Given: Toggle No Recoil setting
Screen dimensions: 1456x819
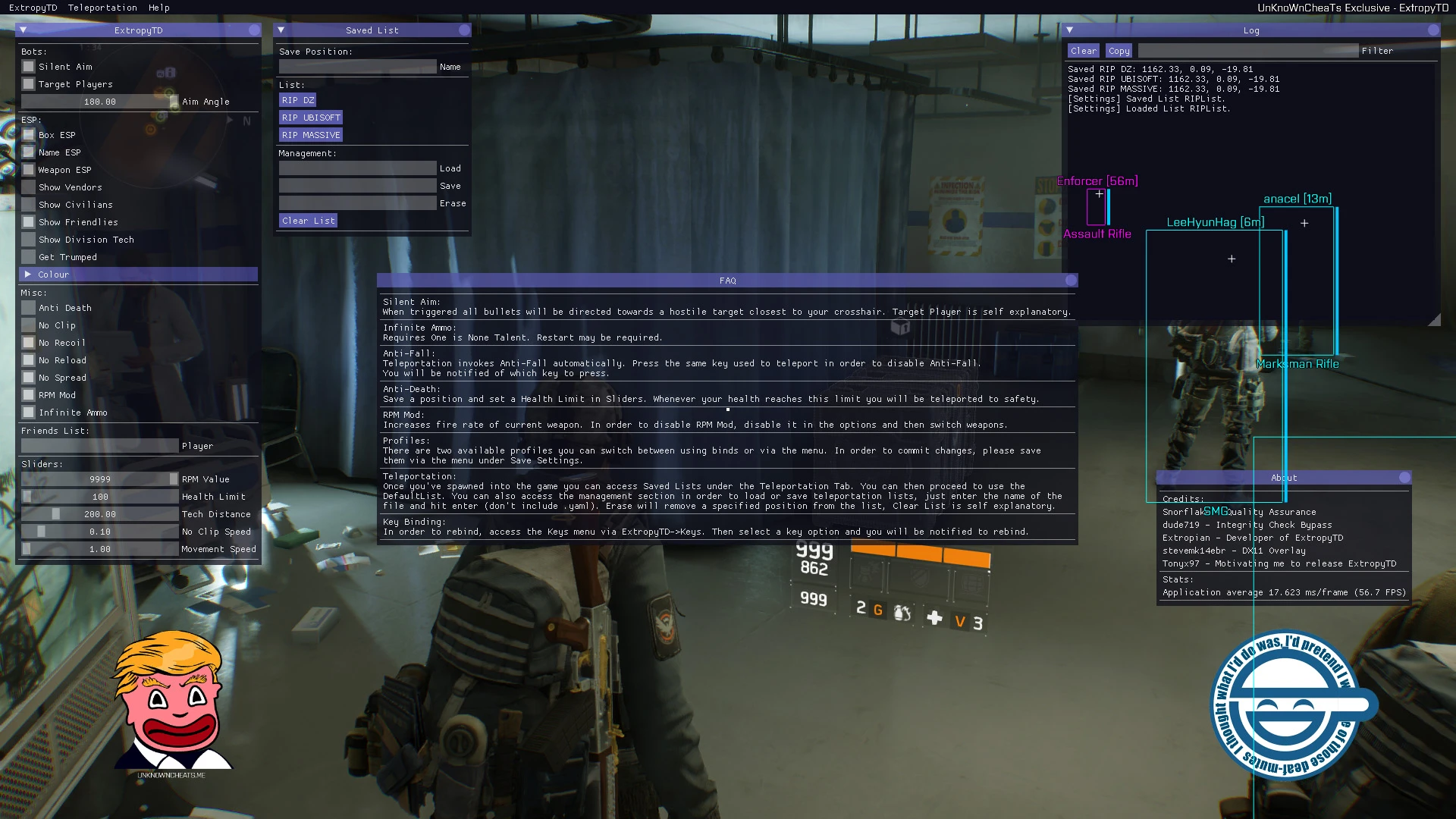Looking at the screenshot, I should click(x=29, y=343).
